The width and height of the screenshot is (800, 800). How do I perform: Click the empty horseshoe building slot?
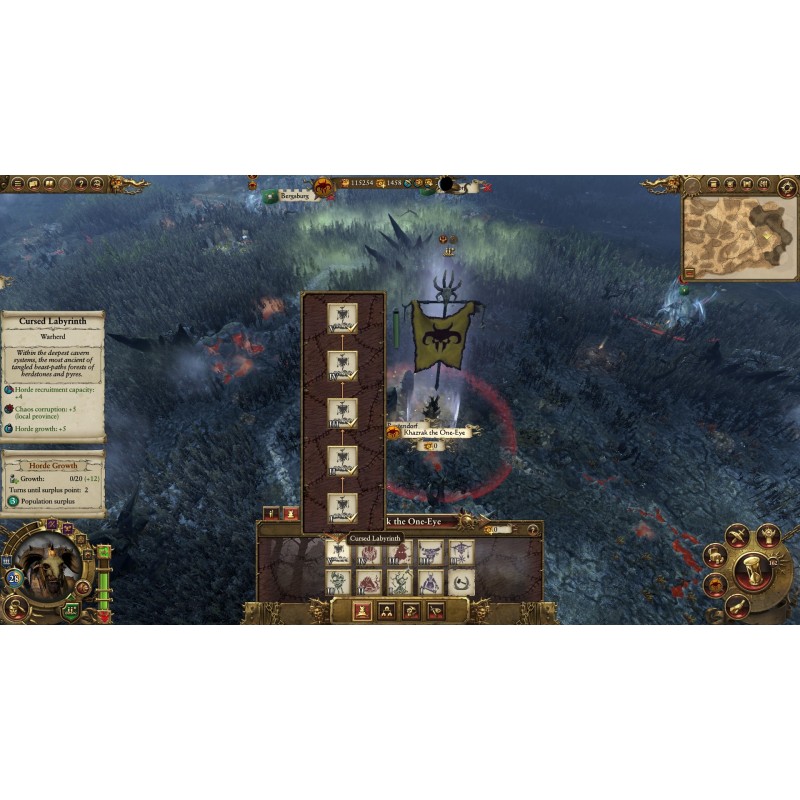(461, 582)
